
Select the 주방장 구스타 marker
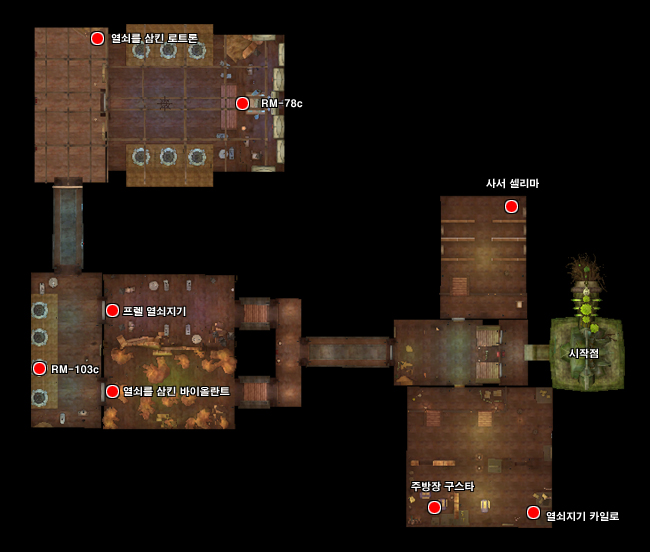434,507
